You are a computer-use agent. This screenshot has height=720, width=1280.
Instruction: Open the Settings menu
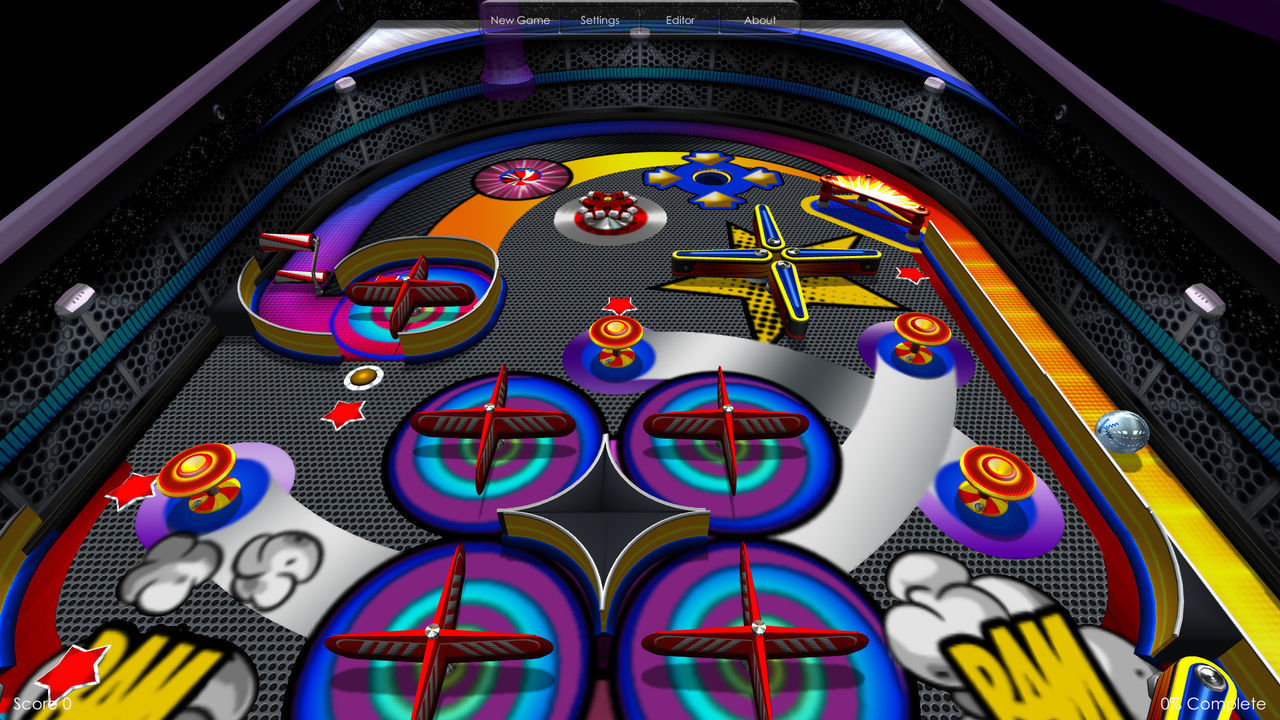[x=599, y=20]
